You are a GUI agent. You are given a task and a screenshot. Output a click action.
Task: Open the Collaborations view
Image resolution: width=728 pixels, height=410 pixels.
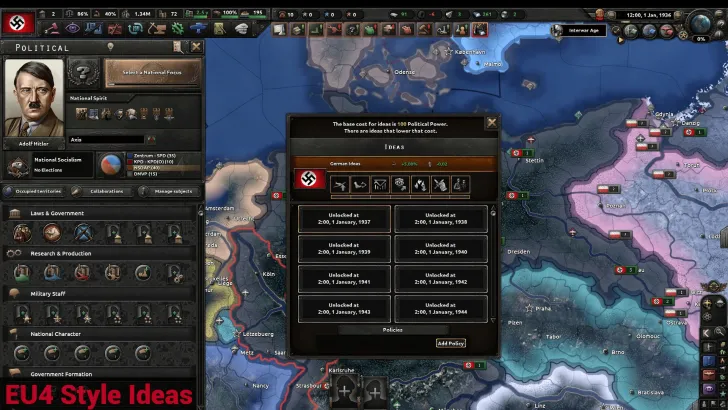point(105,190)
